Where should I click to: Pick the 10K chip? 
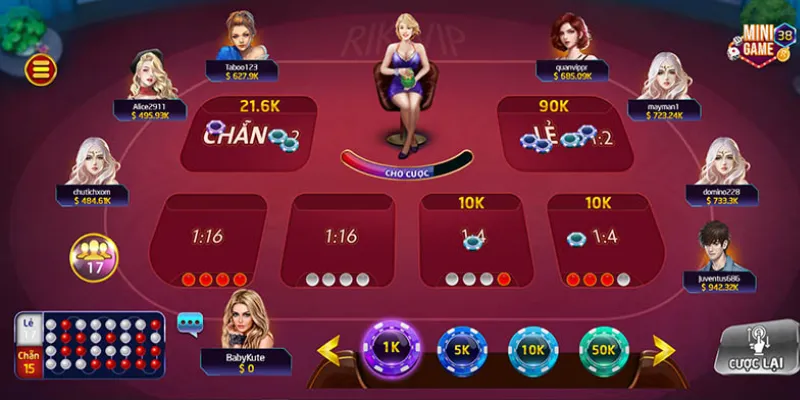coord(533,350)
